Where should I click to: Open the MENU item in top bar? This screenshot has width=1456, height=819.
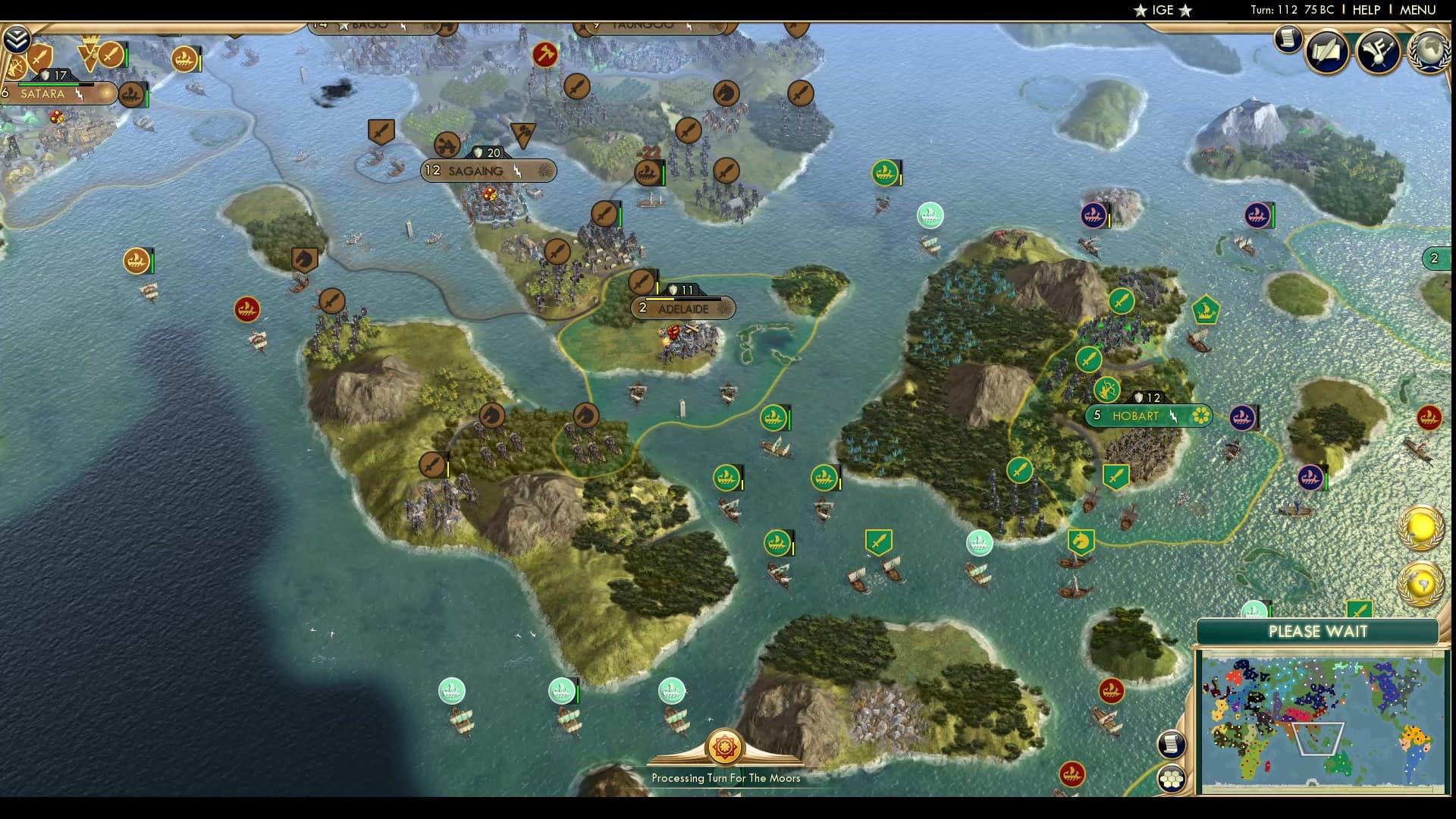pyautogui.click(x=1419, y=11)
